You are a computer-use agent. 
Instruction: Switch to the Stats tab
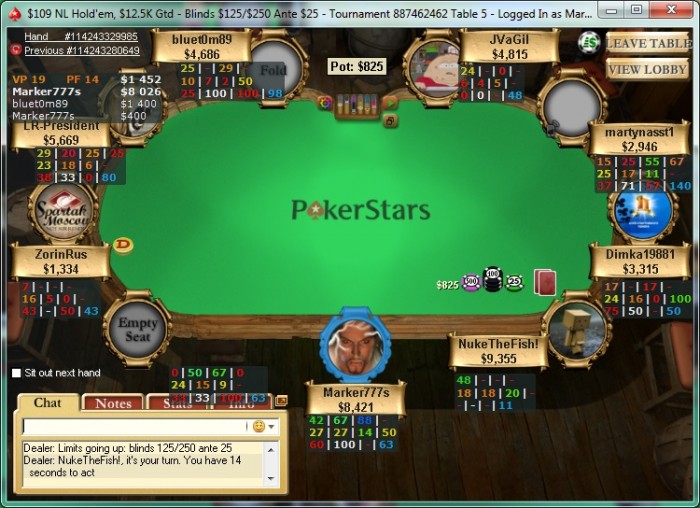[x=177, y=403]
